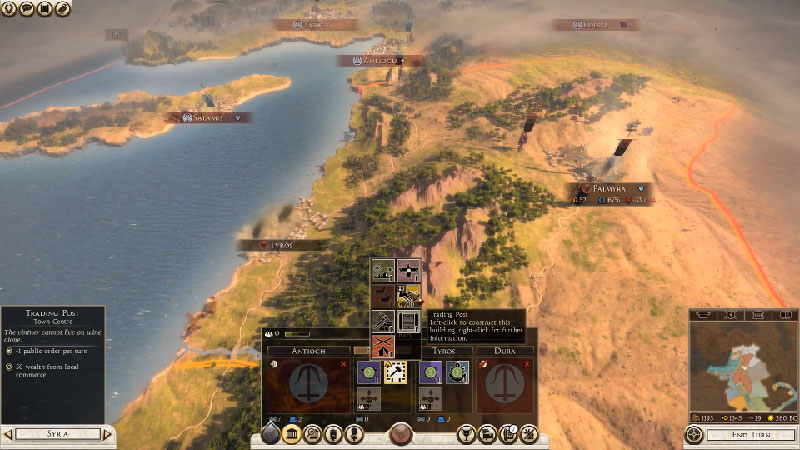Image resolution: width=800 pixels, height=450 pixels.
Task: Click the highlighted yellow hammer building slot
Action: click(x=394, y=372)
